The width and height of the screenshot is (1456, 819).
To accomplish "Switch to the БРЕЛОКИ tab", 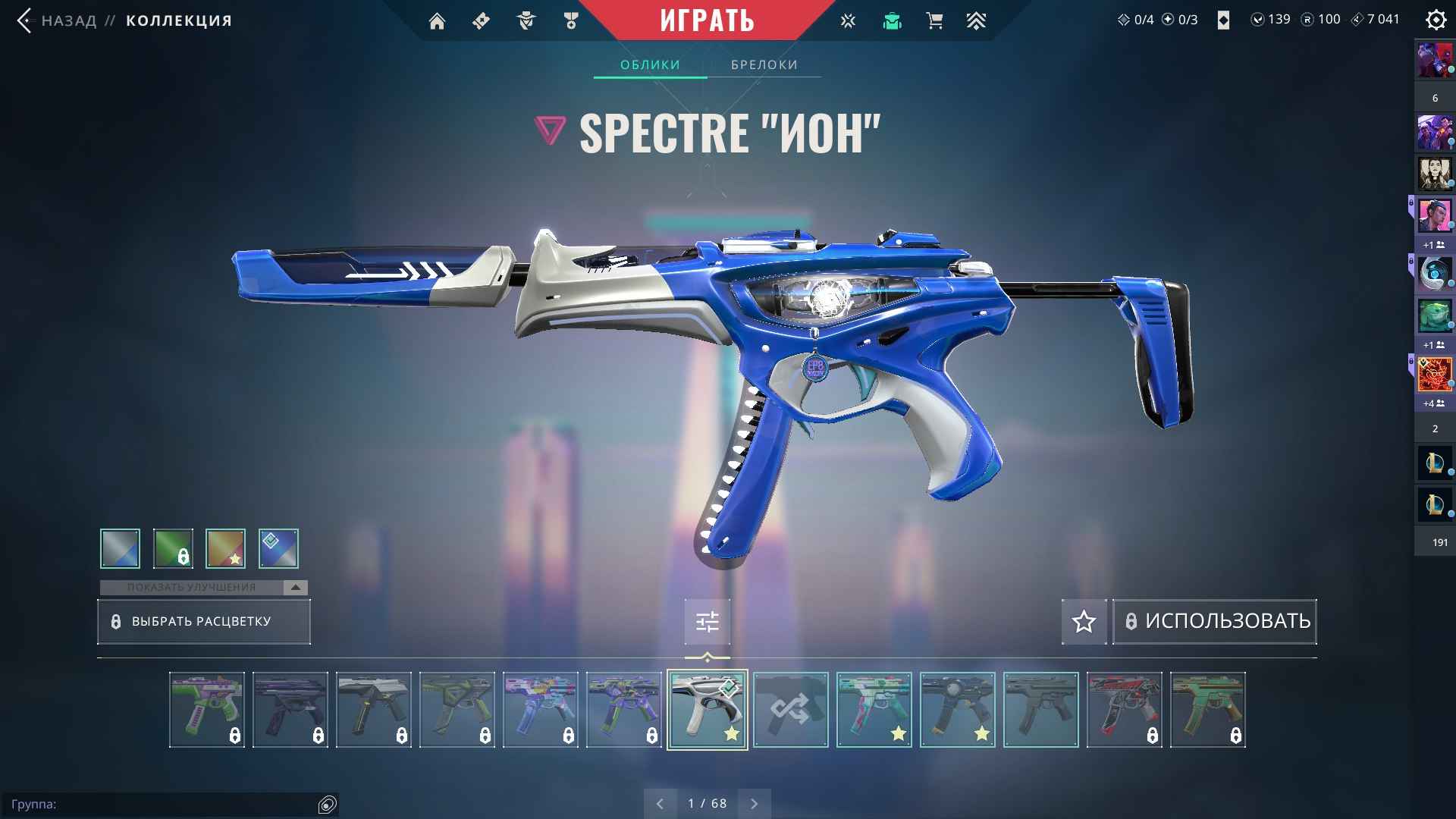I will (x=764, y=65).
